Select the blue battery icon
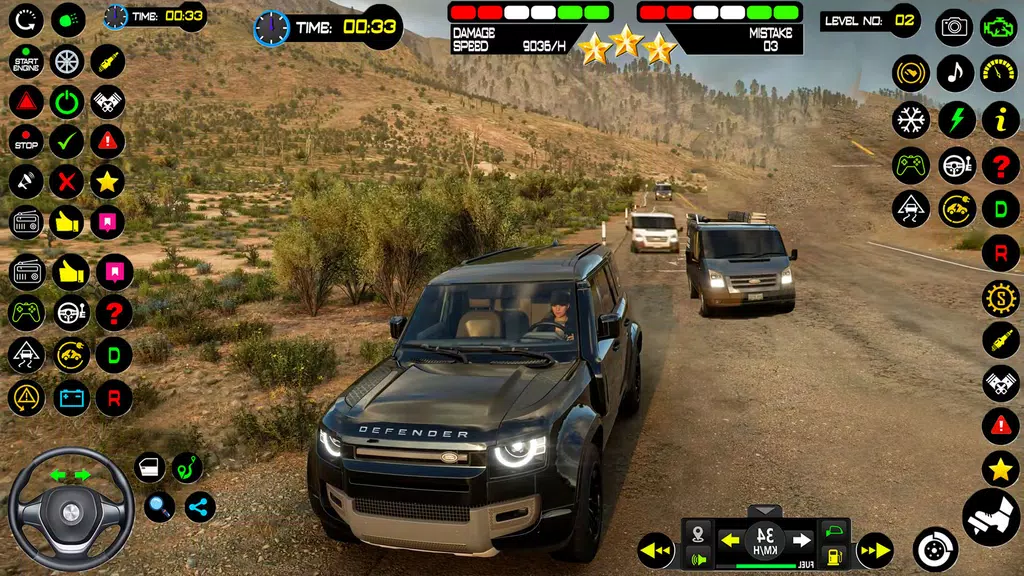Viewport: 1024px width, 576px height. click(x=71, y=397)
